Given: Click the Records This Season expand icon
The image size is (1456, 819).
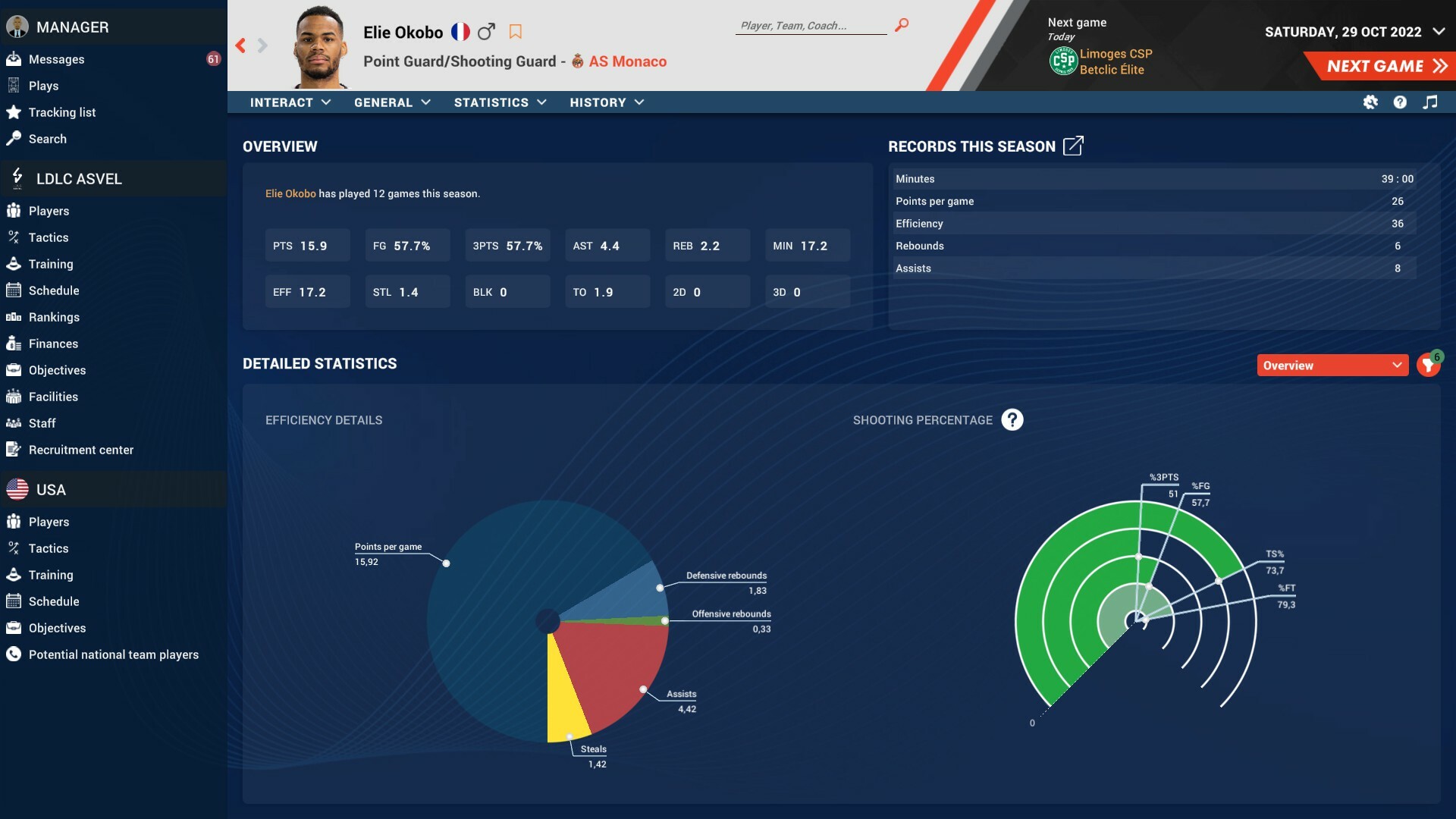Looking at the screenshot, I should tap(1074, 146).
